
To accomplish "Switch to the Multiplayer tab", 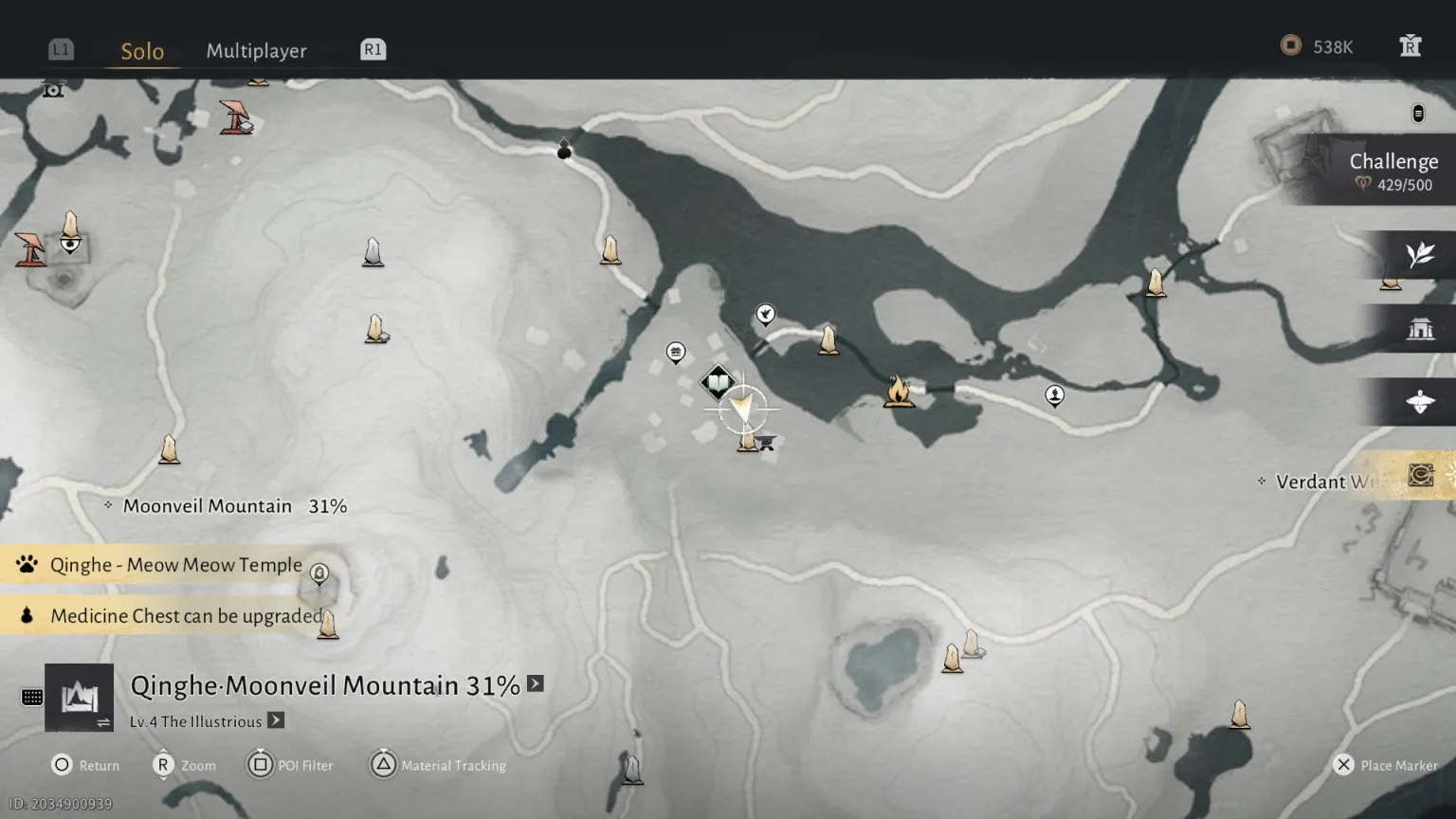I will tap(256, 51).
